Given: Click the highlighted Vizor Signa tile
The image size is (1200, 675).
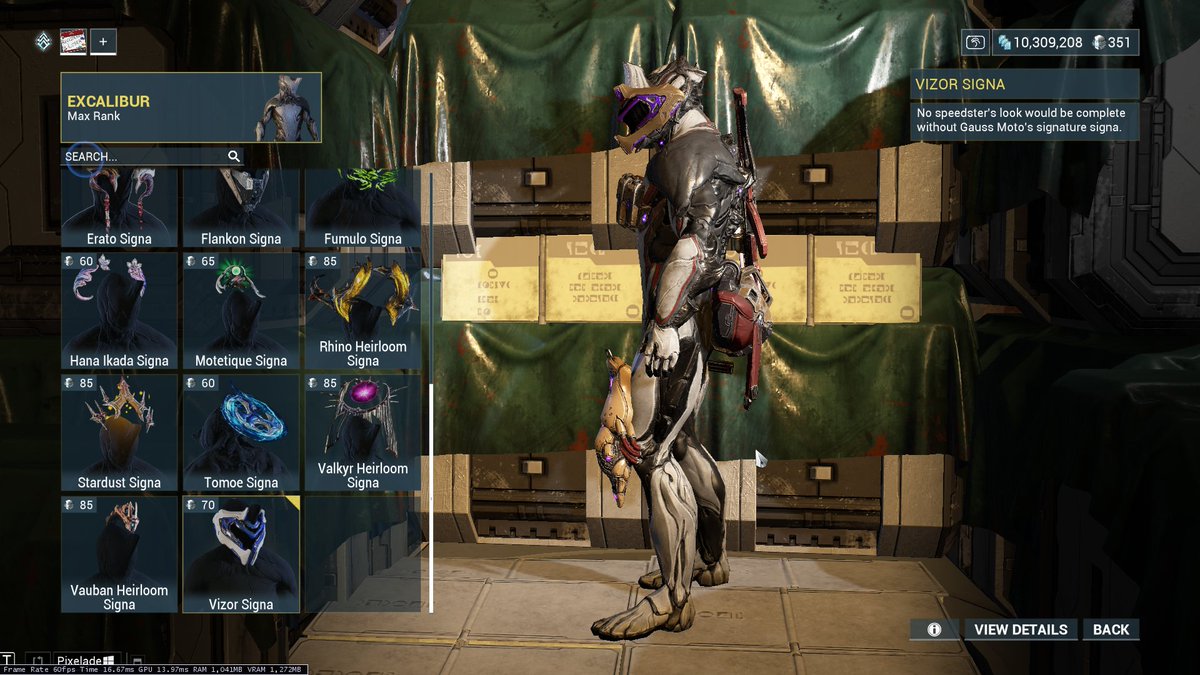Looking at the screenshot, I should (241, 554).
